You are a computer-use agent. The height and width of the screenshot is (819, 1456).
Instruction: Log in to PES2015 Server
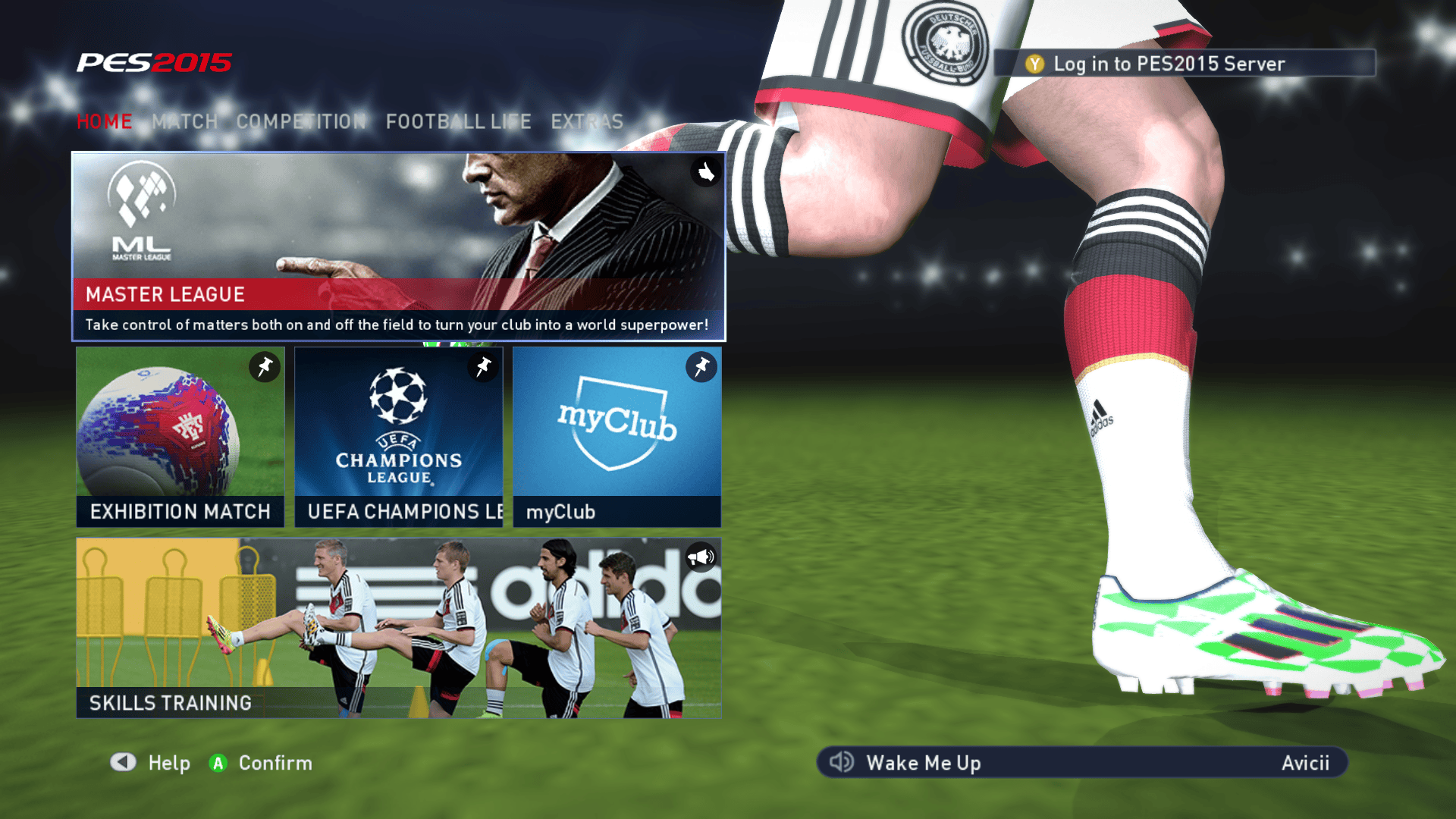click(1184, 64)
